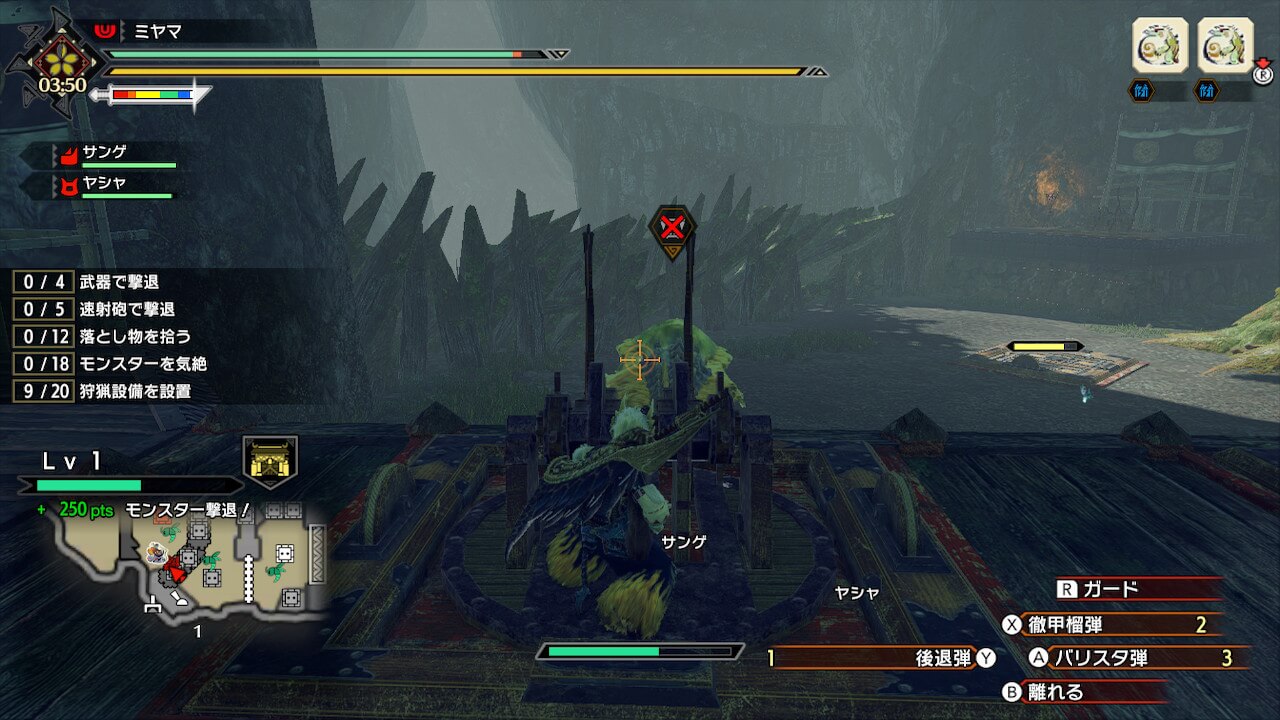Choose the バリスタ弾 ammo option
The height and width of the screenshot is (720, 1280).
[1098, 658]
